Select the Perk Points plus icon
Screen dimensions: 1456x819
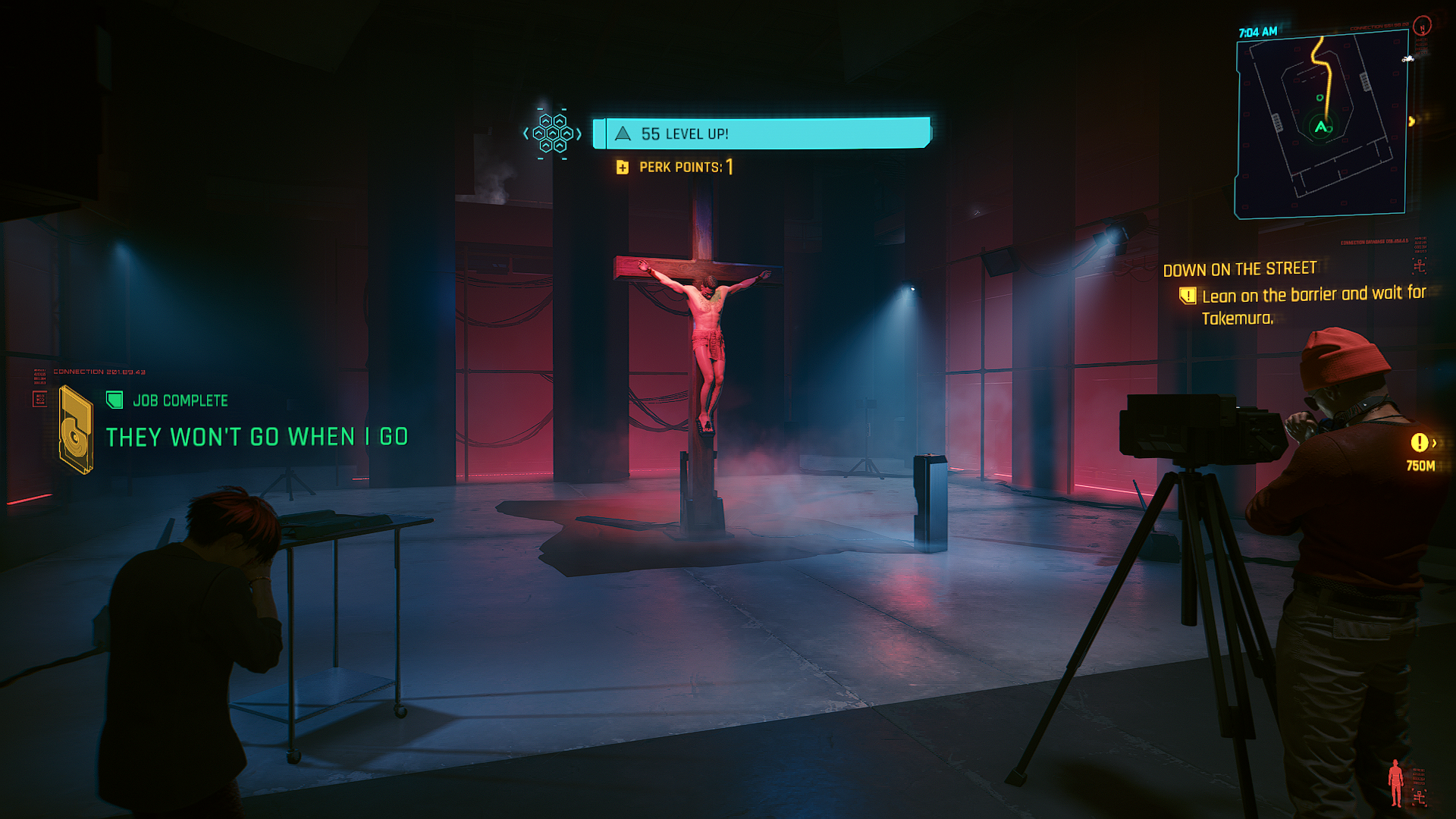pyautogui.click(x=623, y=168)
